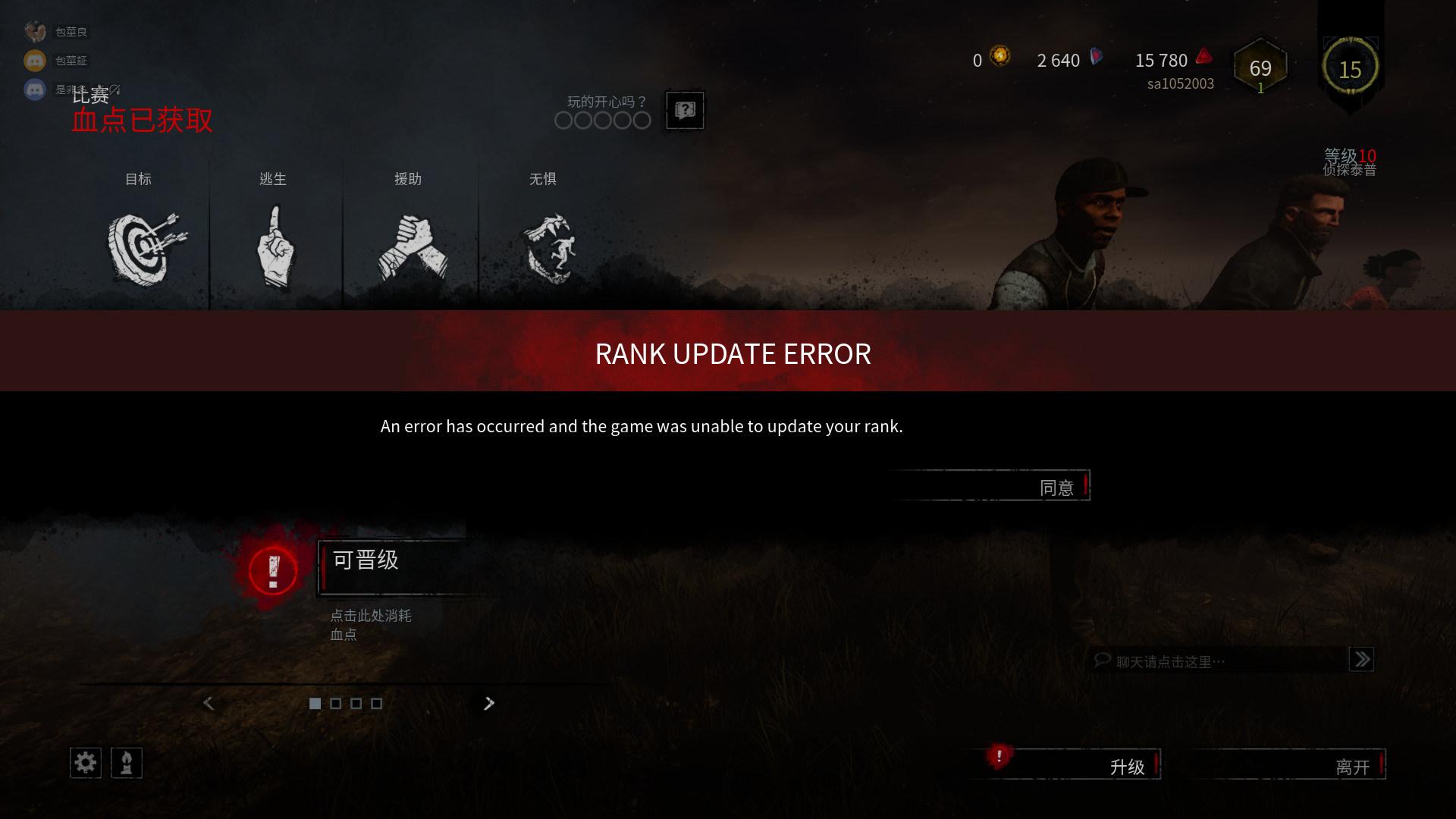Click the red exclamation bloodpoint icon
Screen dimensions: 1456x819
(272, 570)
